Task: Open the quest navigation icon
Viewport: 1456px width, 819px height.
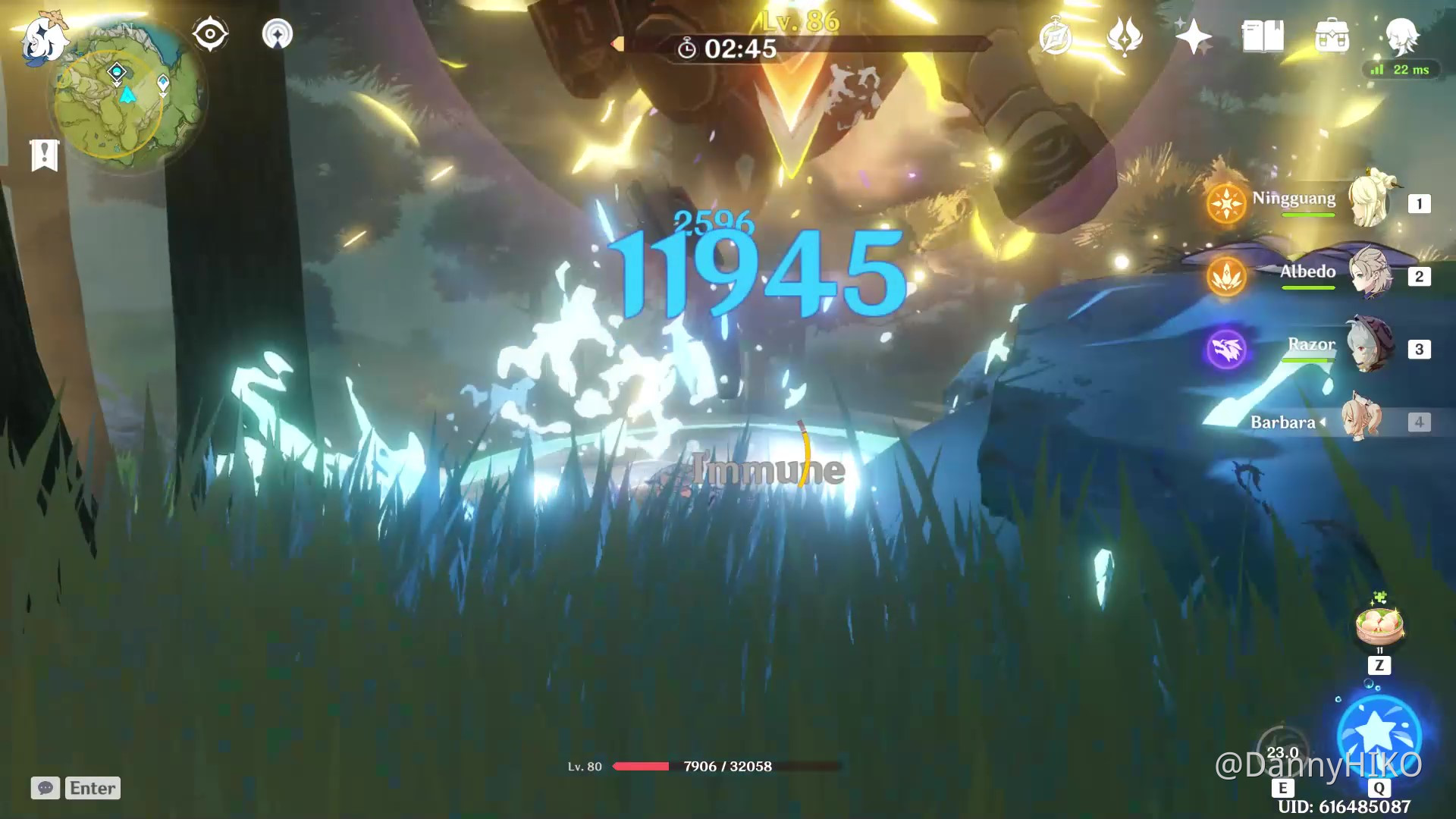Action: pos(277,34)
